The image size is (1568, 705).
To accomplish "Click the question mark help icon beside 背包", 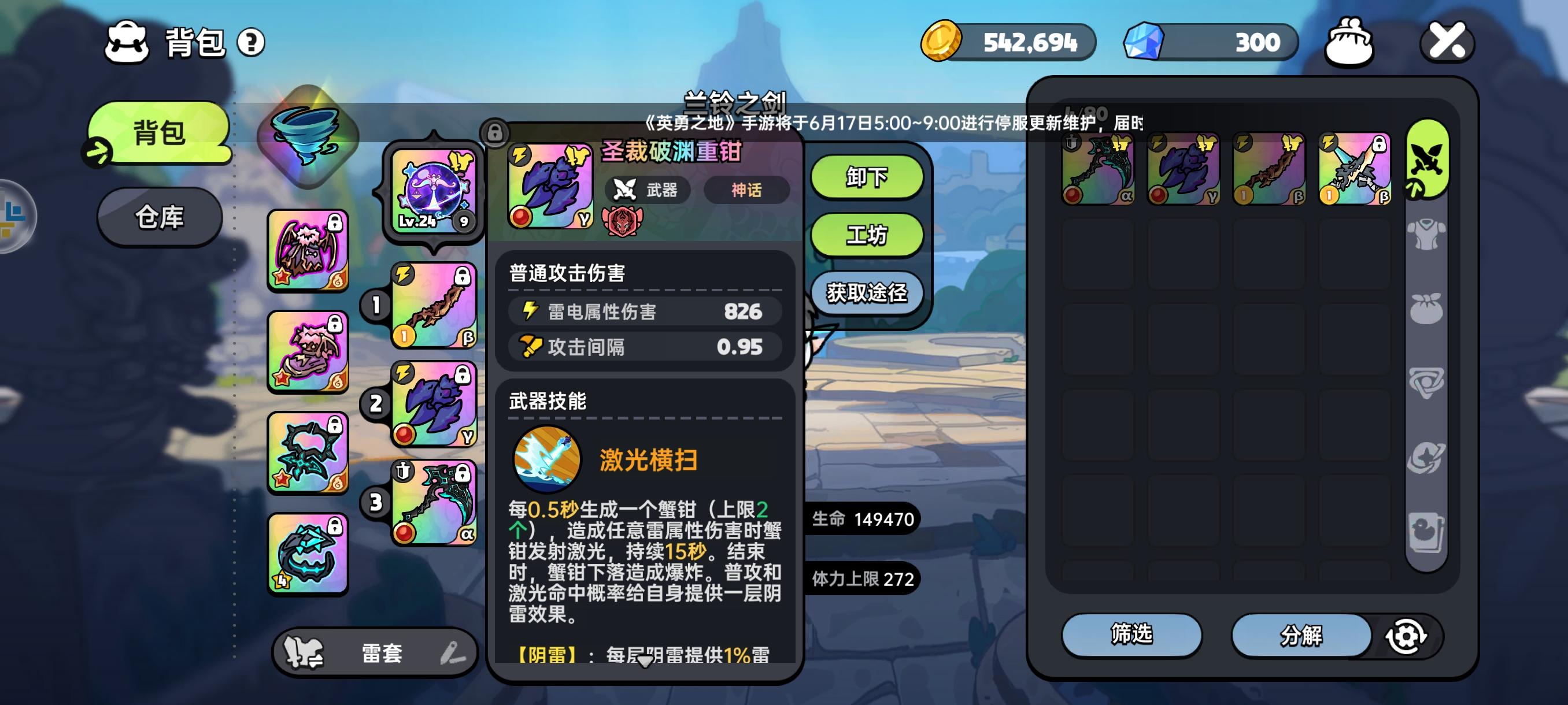I will click(250, 42).
